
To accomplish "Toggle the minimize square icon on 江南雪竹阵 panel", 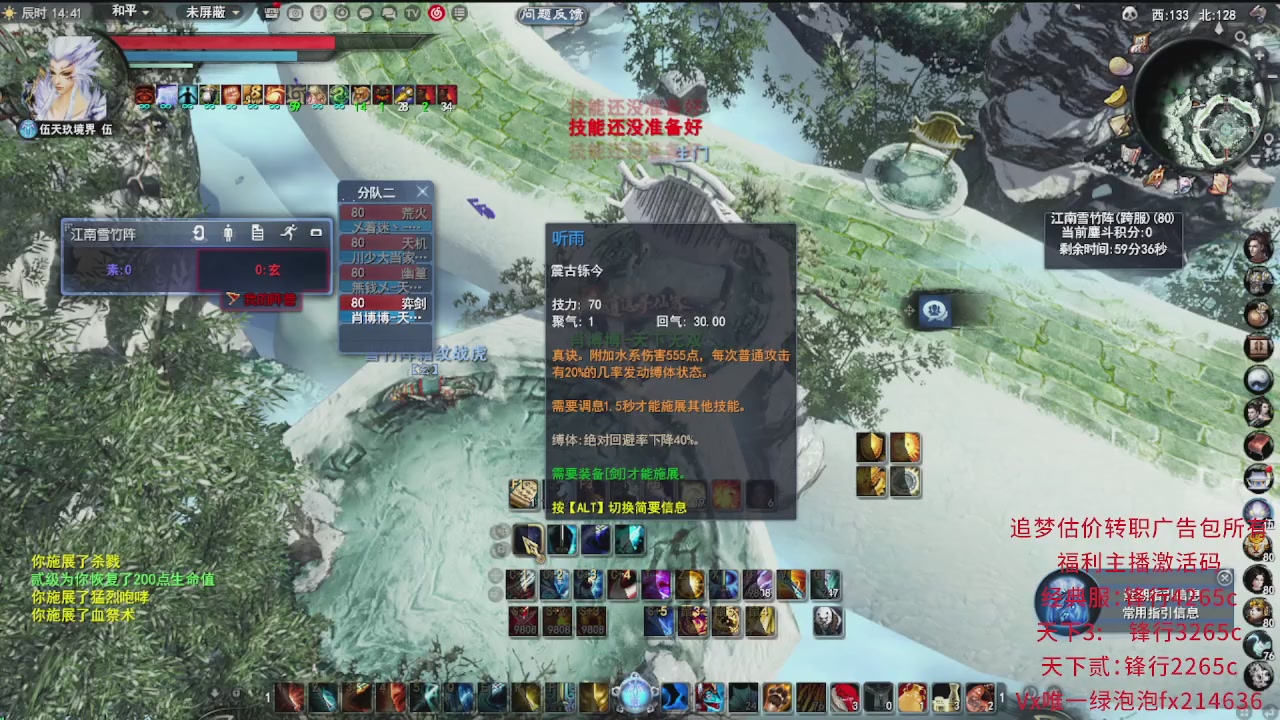I will [317, 232].
